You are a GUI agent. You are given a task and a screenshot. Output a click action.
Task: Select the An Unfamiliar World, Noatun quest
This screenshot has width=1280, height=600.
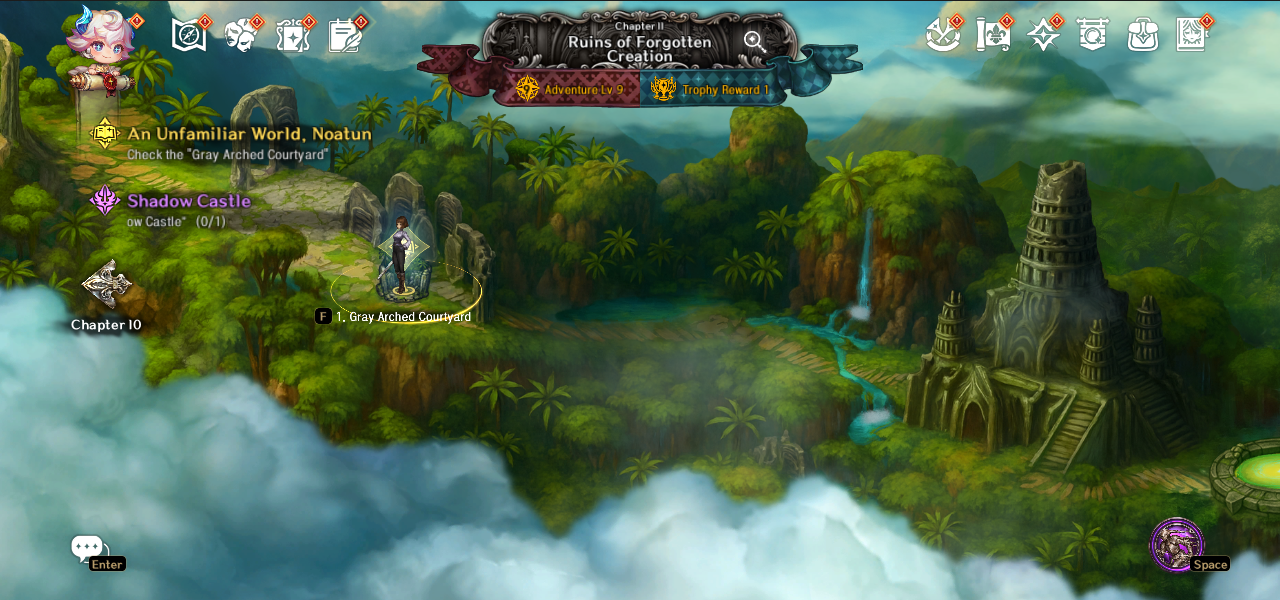(249, 134)
